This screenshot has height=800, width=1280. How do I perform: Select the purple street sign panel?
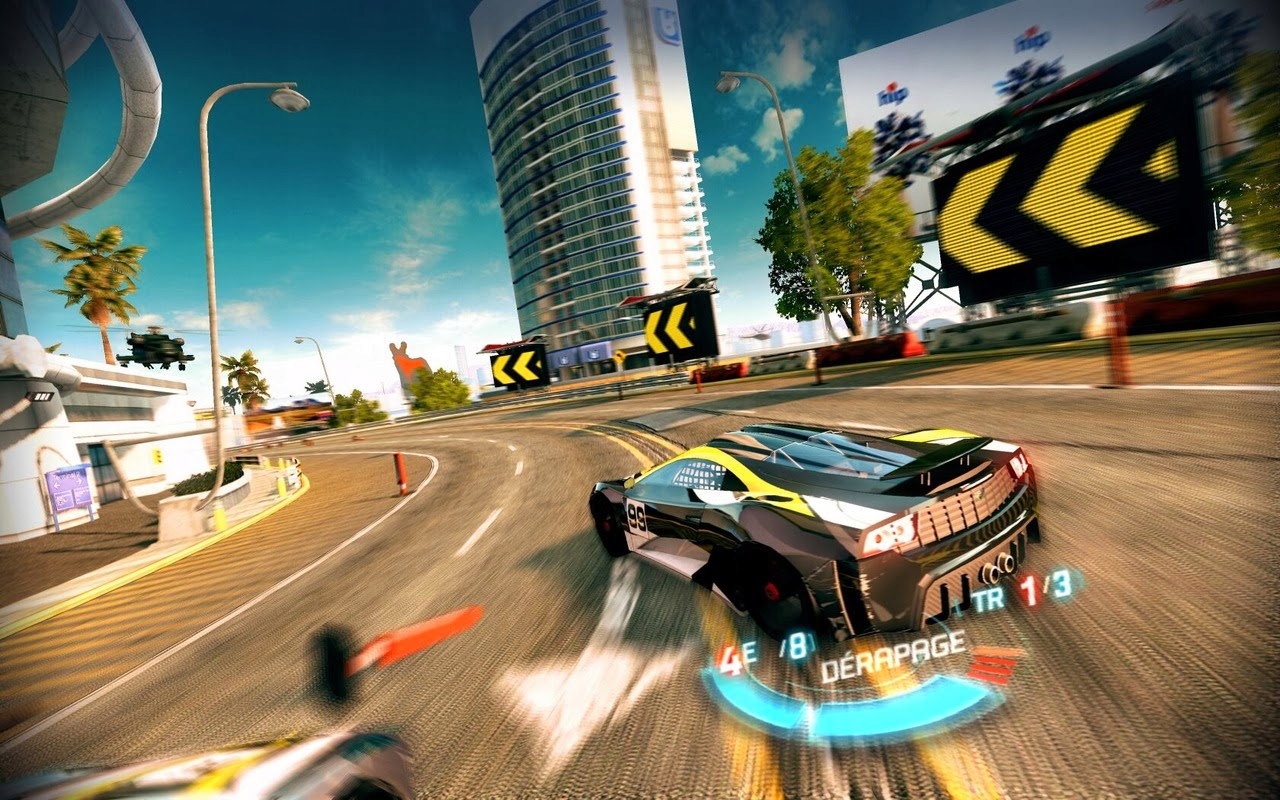70,490
